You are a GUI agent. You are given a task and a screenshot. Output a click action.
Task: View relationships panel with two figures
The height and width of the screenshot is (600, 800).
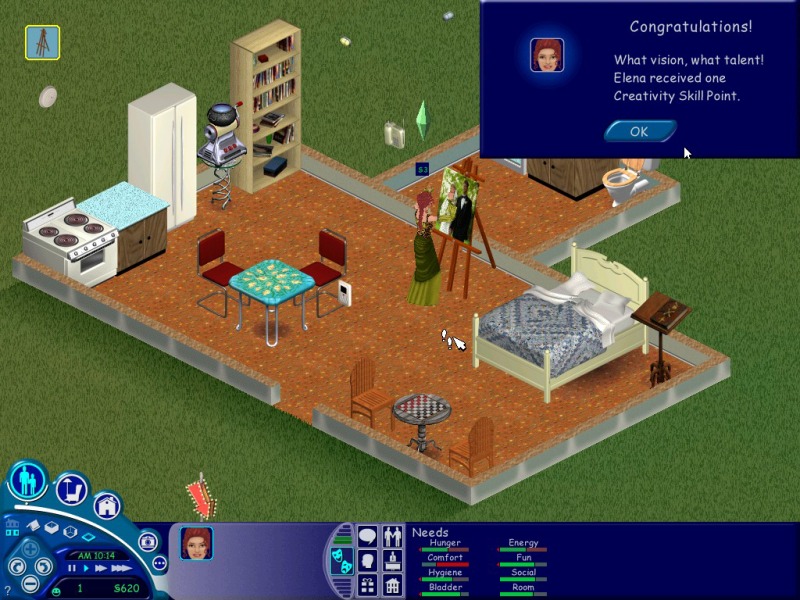pos(392,537)
